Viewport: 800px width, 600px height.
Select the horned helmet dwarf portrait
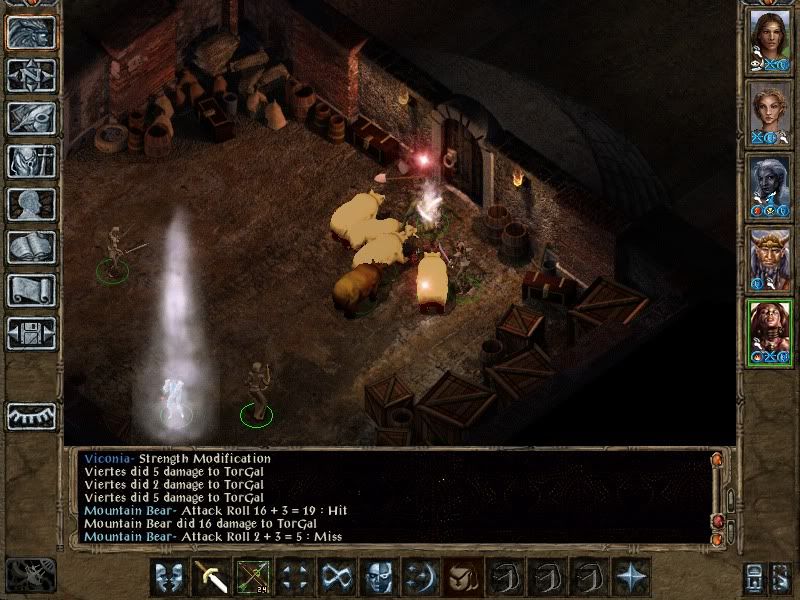[769, 259]
